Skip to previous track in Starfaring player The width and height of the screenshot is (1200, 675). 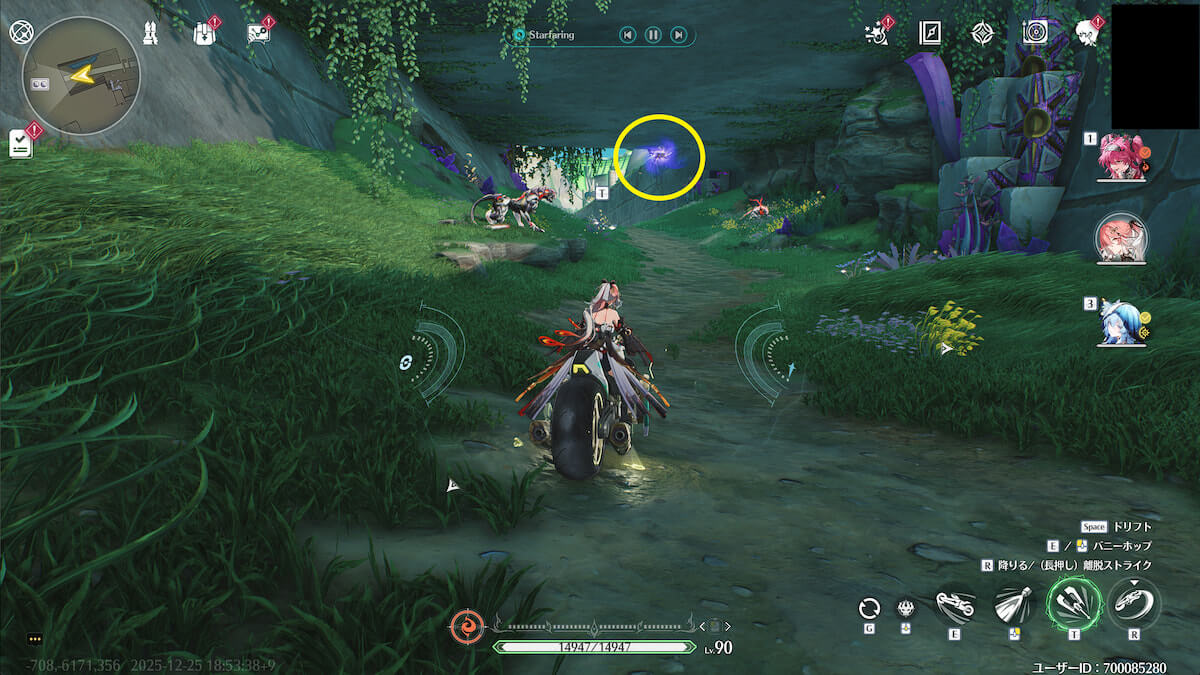tap(627, 36)
